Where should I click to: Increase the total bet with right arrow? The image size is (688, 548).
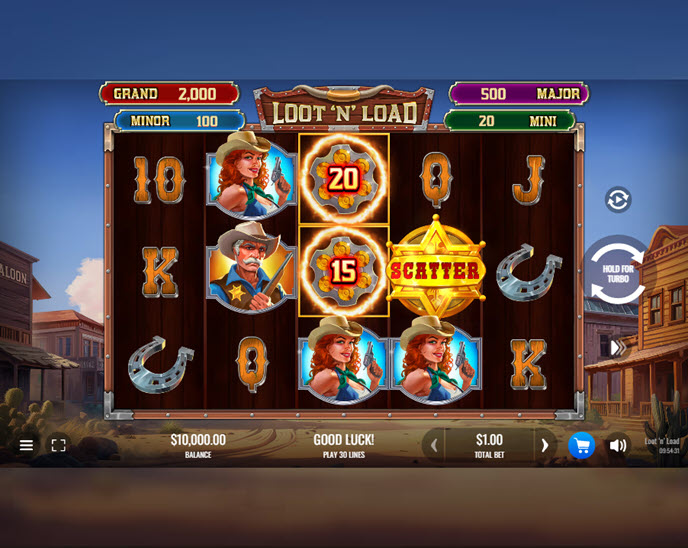544,445
